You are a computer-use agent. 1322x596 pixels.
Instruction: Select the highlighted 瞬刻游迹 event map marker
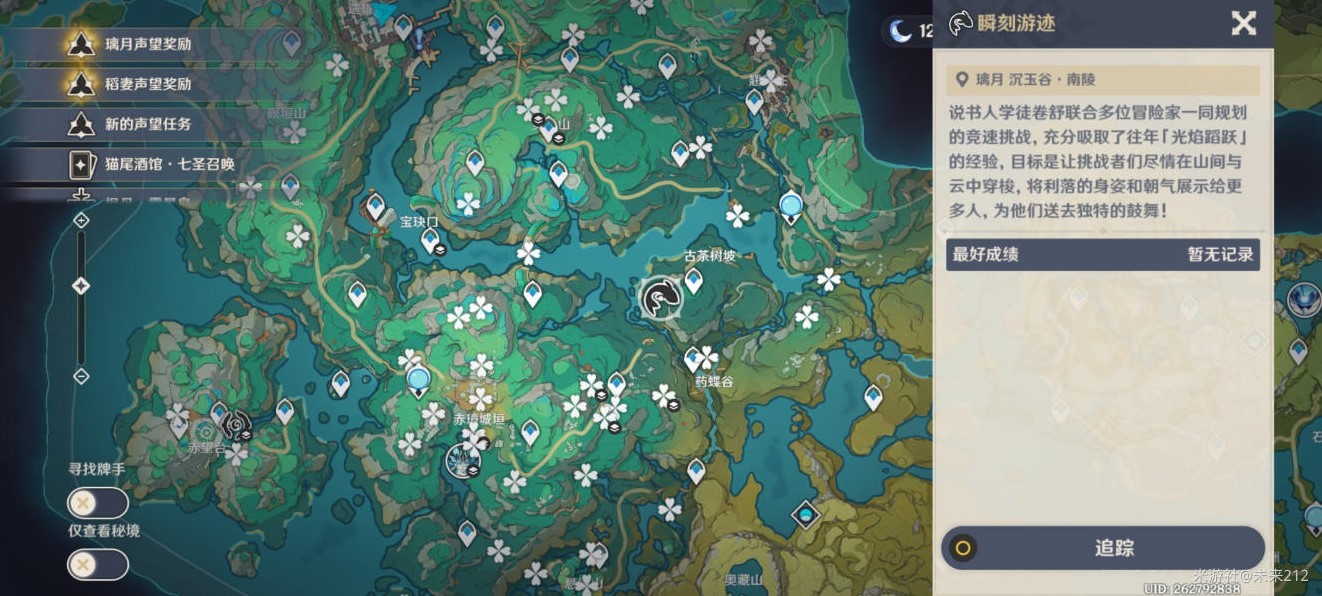660,298
